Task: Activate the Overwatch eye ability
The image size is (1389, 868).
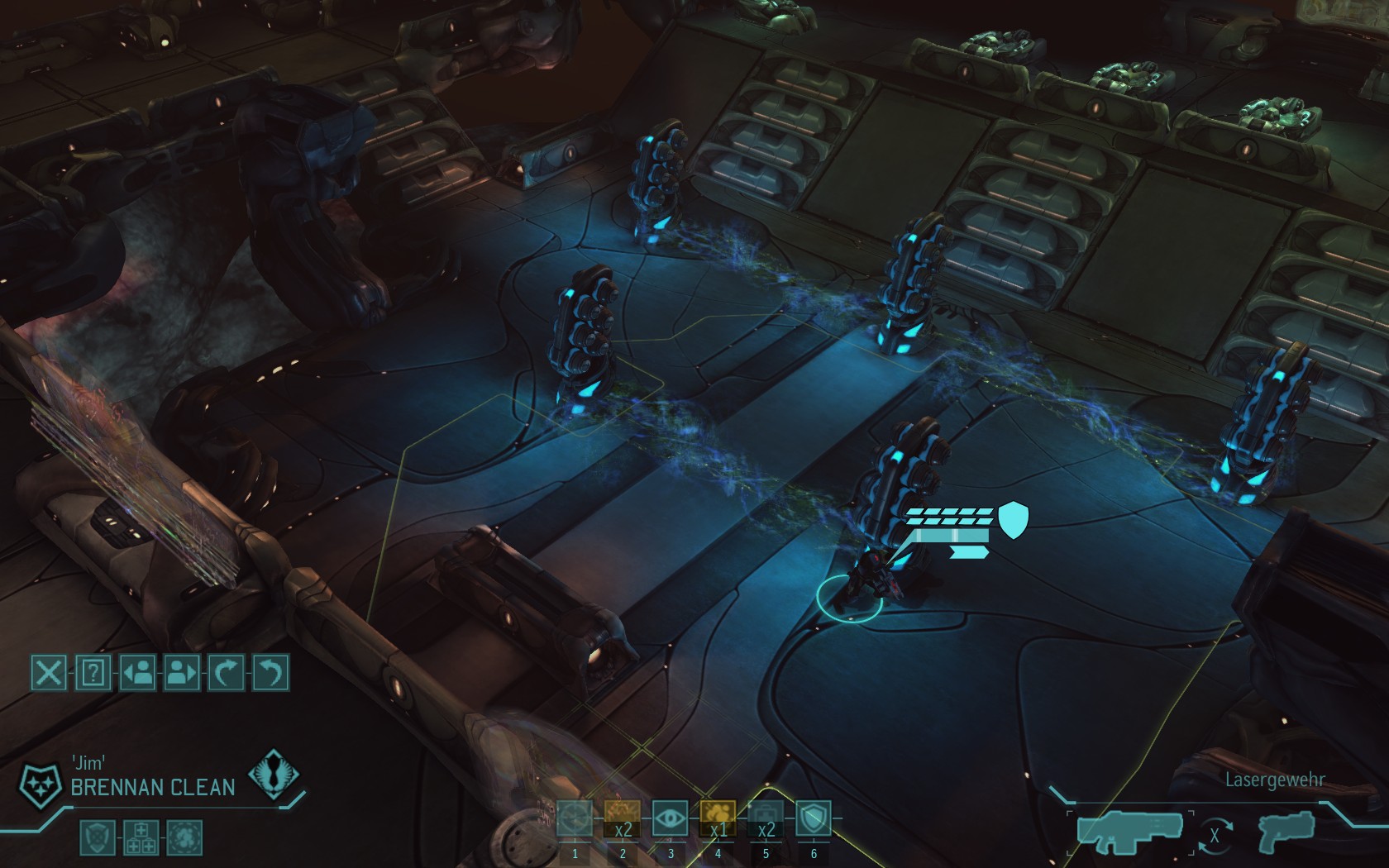Action: pos(671,820)
